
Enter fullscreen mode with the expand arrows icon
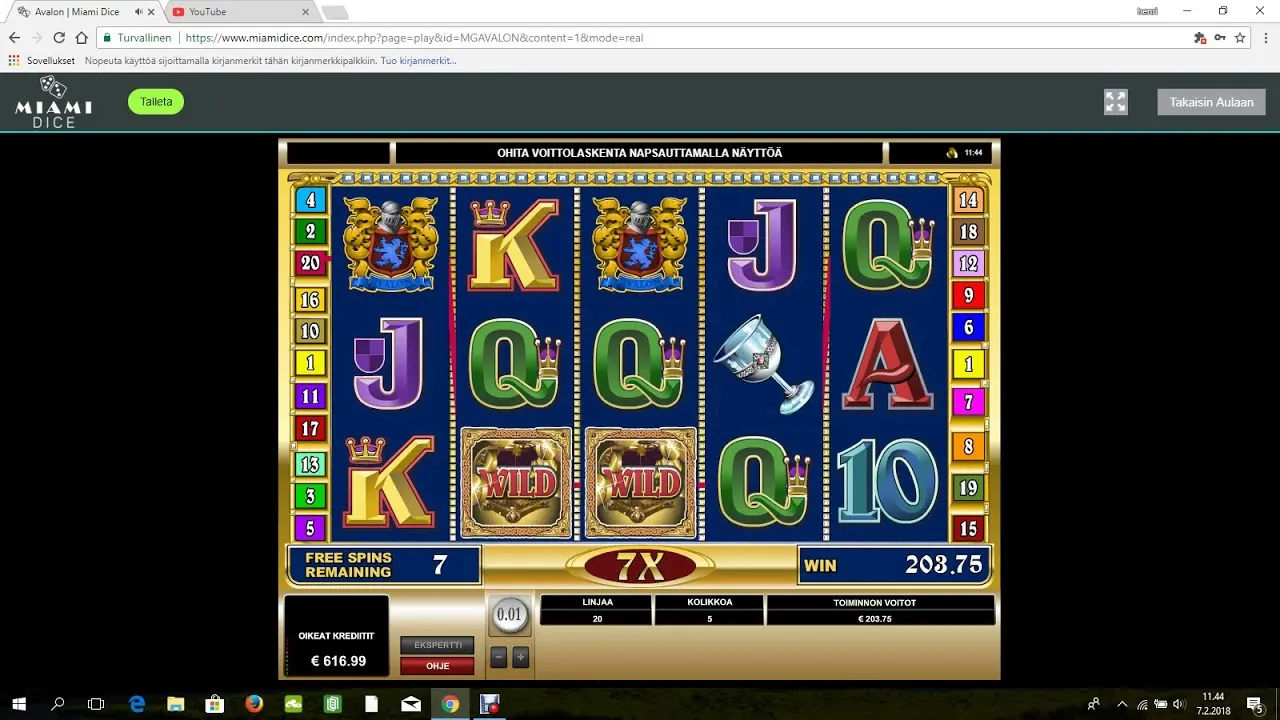[x=1116, y=101]
